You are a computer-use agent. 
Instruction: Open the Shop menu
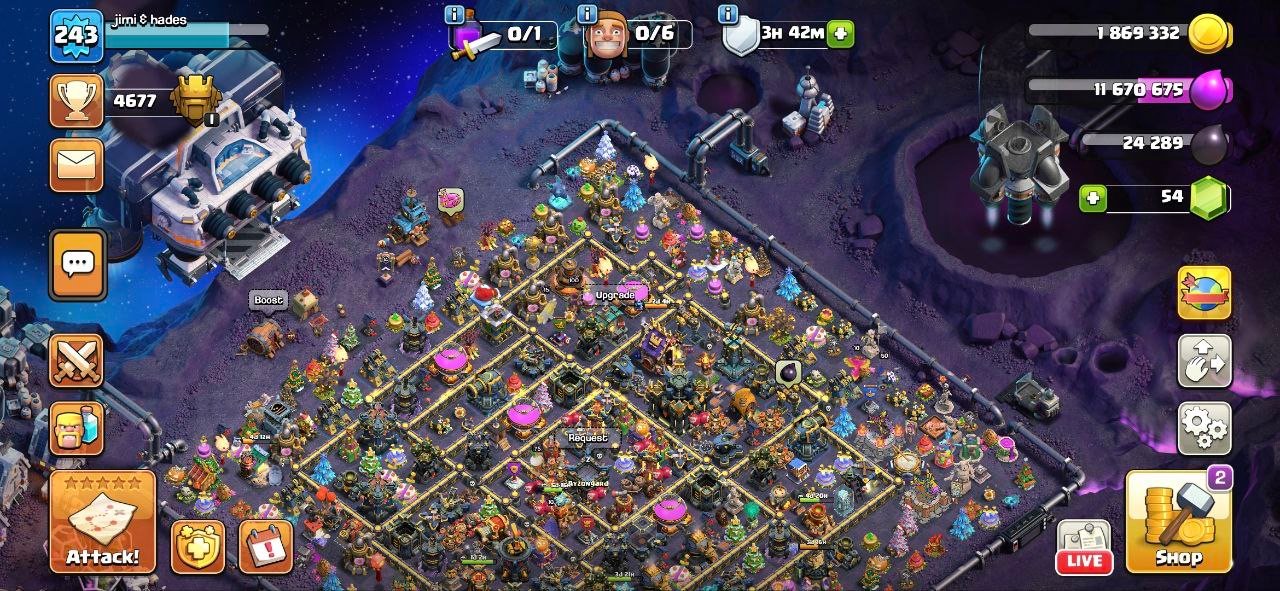pos(1179,522)
